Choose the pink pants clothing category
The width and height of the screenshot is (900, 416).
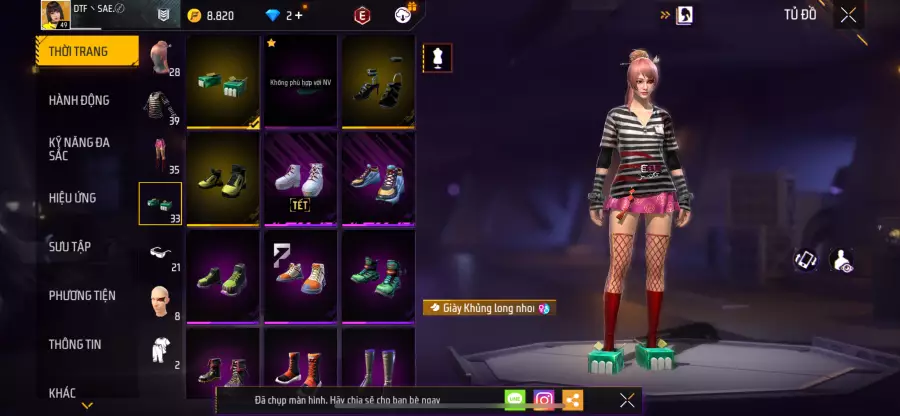point(160,155)
